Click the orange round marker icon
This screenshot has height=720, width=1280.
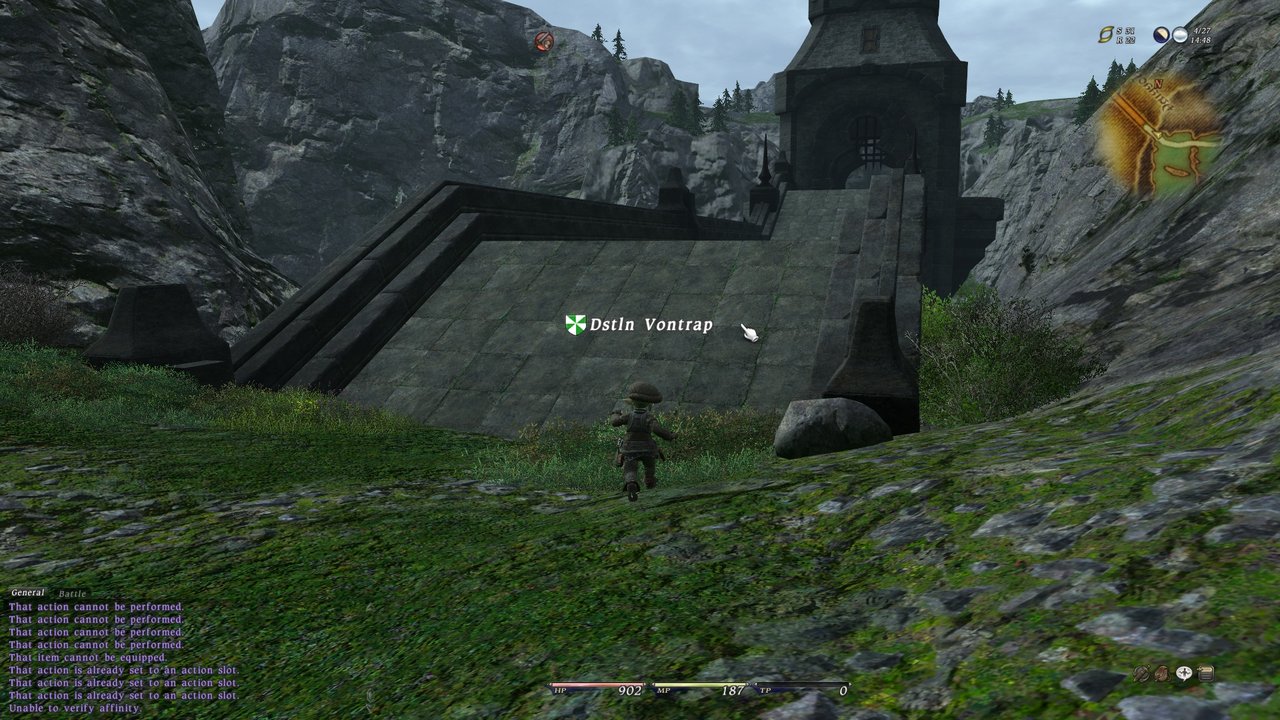point(544,41)
